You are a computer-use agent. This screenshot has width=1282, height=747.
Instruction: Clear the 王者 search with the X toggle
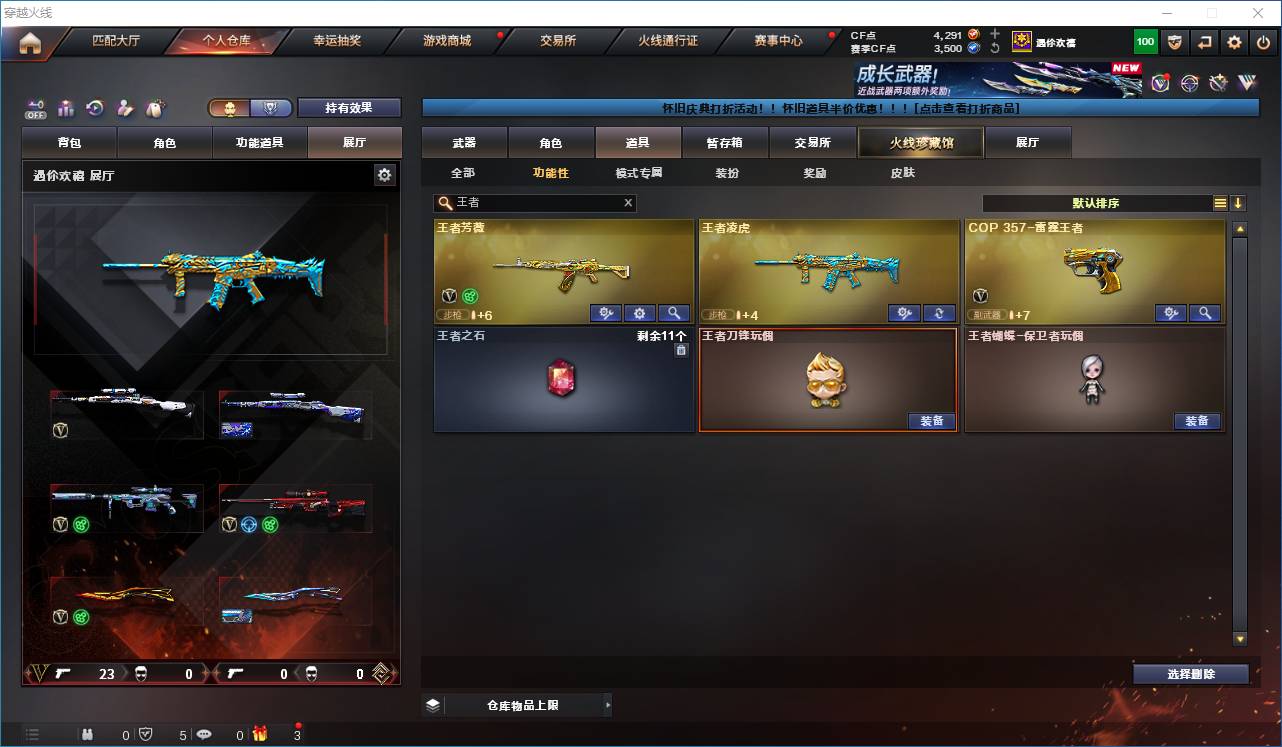(628, 203)
